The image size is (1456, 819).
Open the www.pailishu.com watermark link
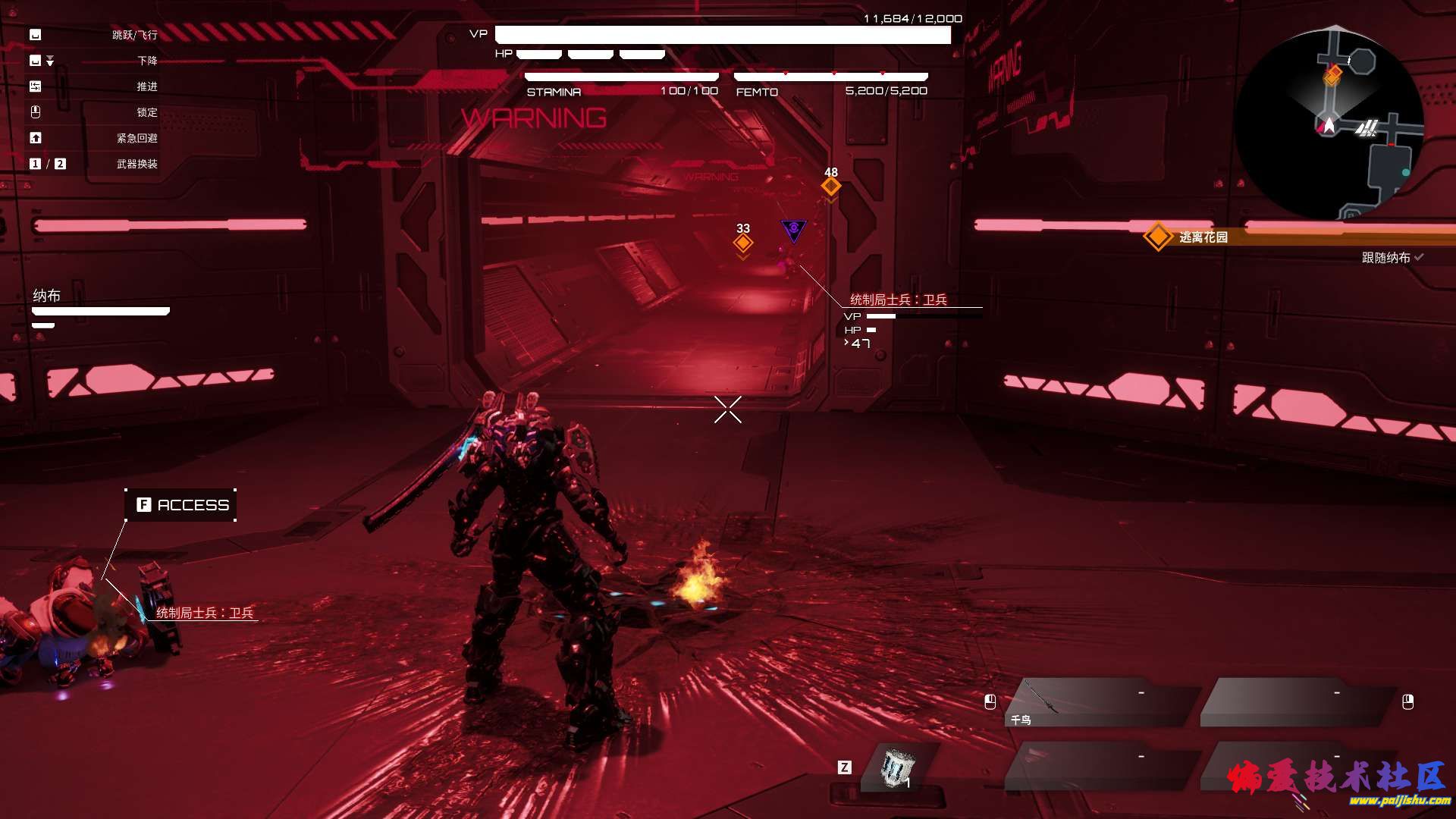[x=1400, y=801]
